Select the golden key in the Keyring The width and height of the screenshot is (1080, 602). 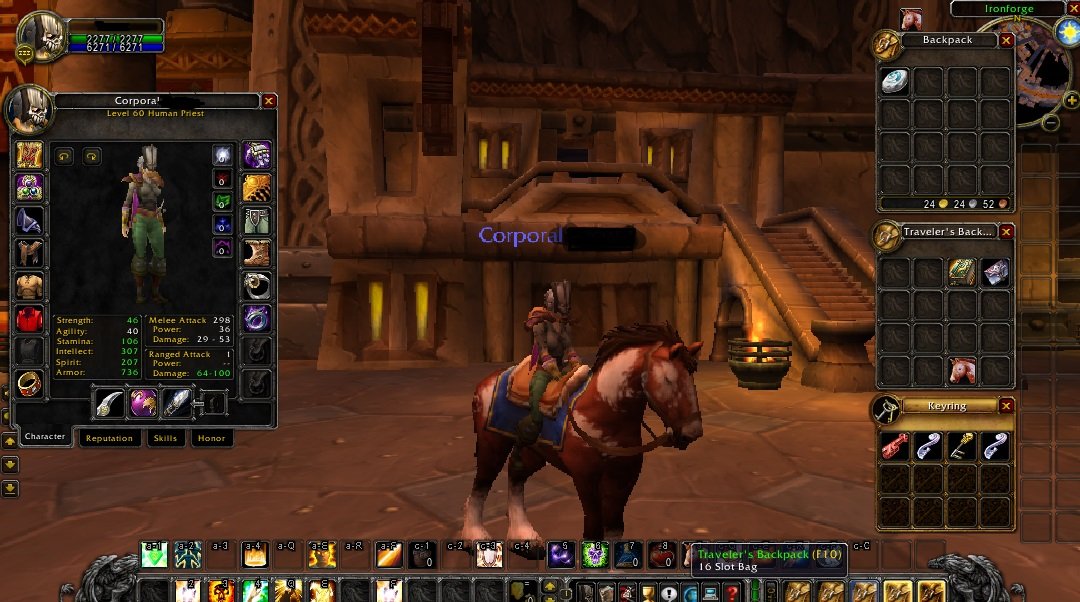[963, 447]
